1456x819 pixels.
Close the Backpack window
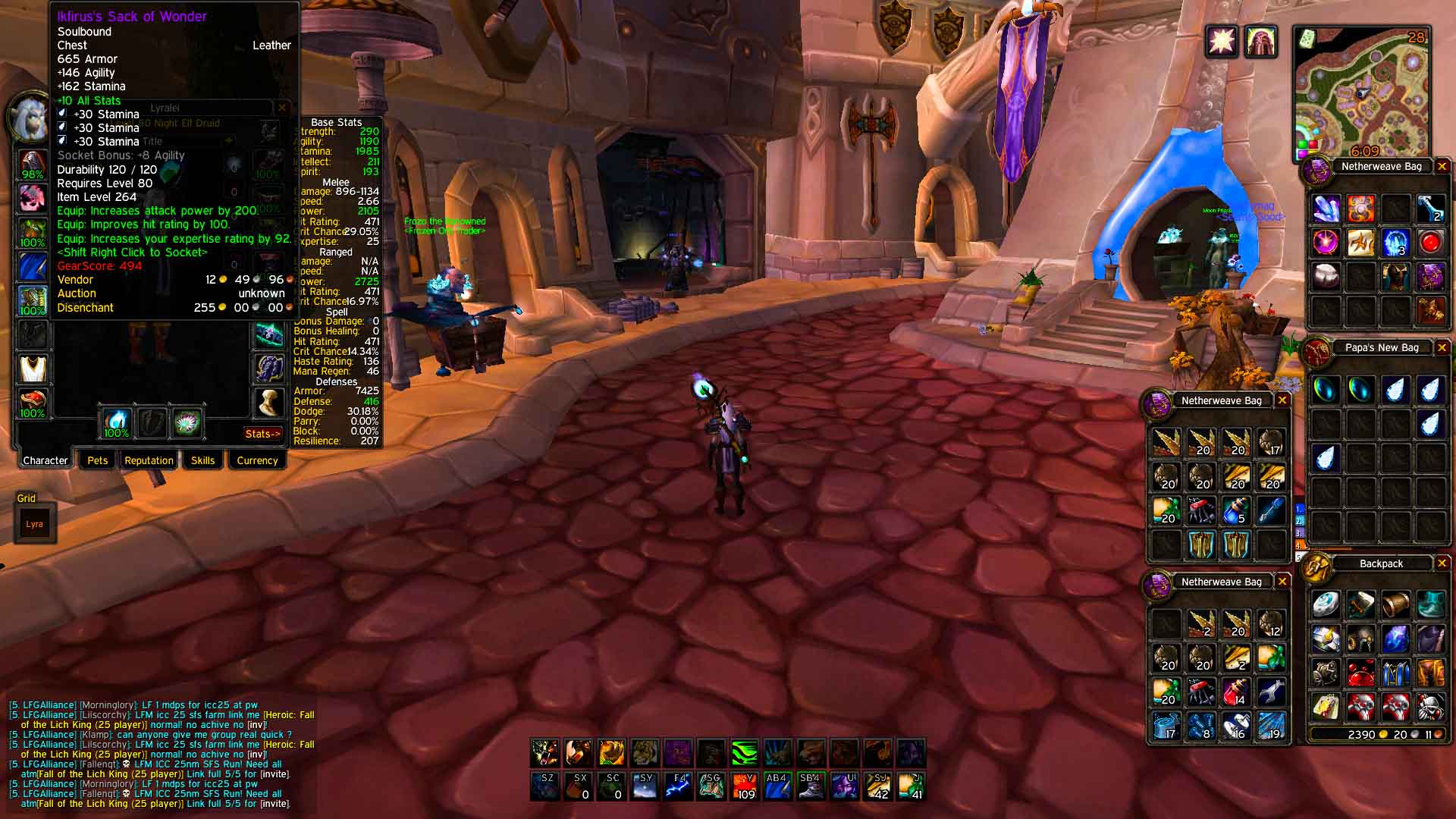1442,563
